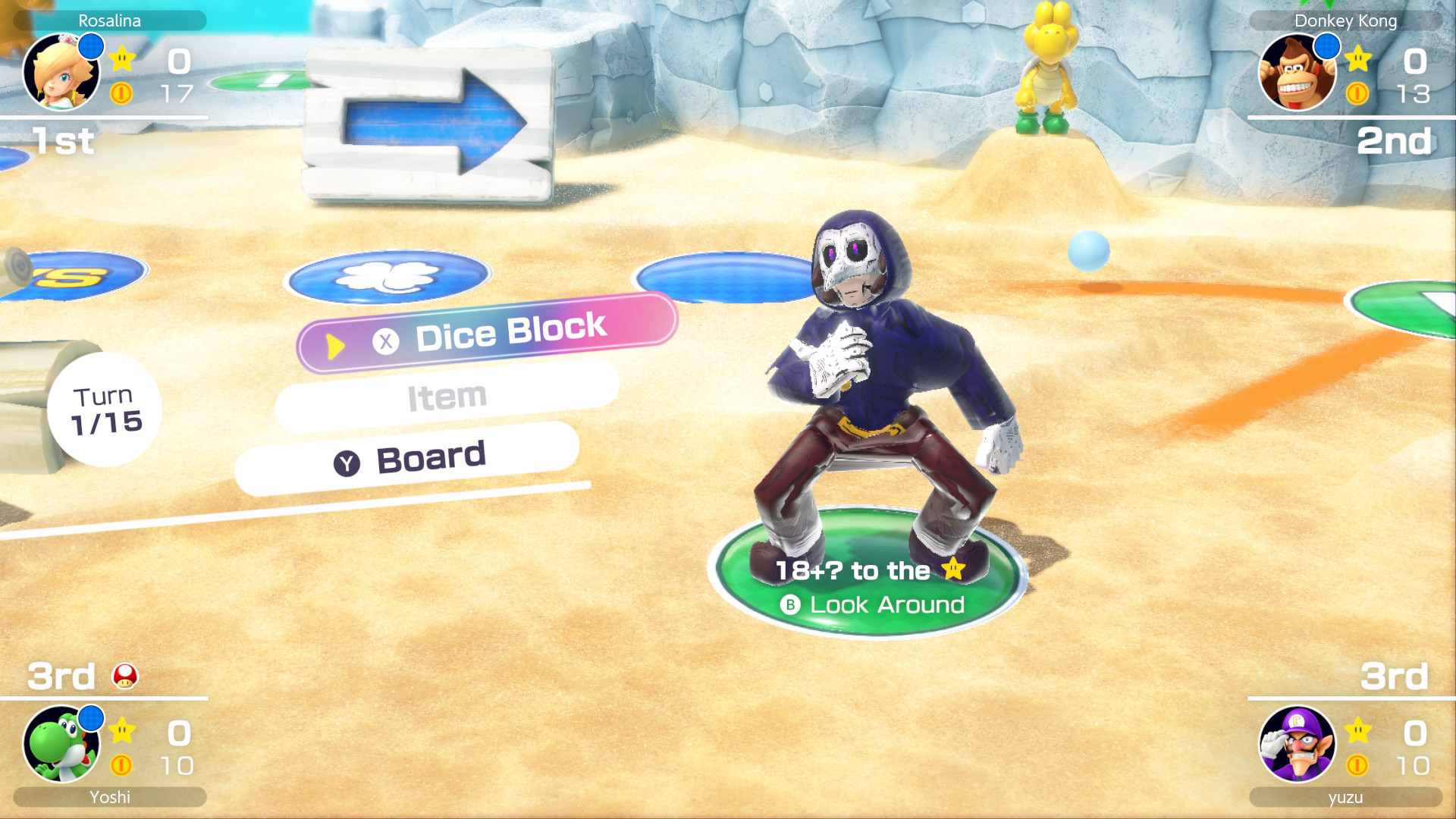Click the mushroom icon next to Yoshi's 3rd place
The height and width of the screenshot is (819, 1456).
click(x=127, y=676)
